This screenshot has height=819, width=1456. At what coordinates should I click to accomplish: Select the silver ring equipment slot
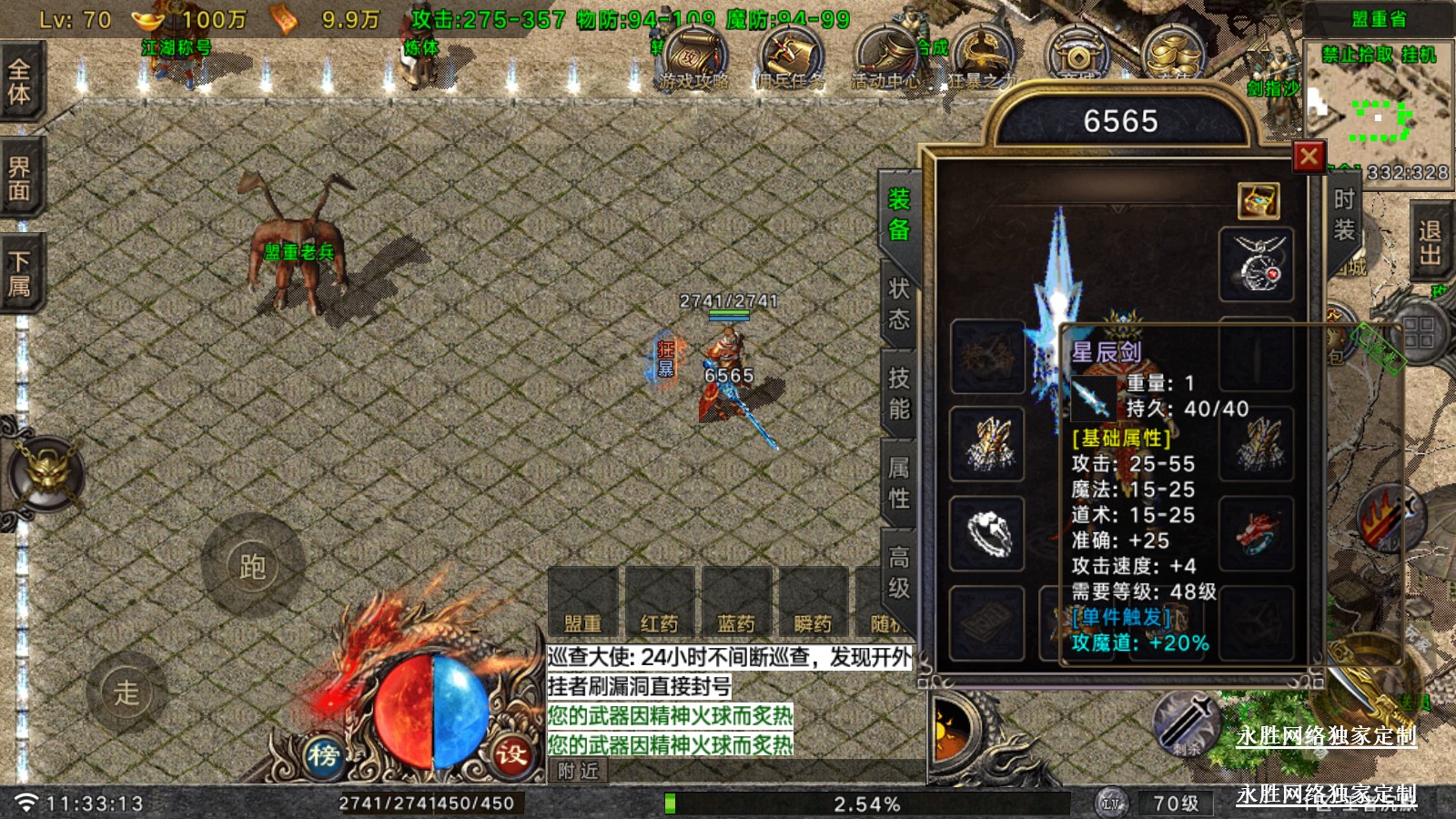[987, 533]
